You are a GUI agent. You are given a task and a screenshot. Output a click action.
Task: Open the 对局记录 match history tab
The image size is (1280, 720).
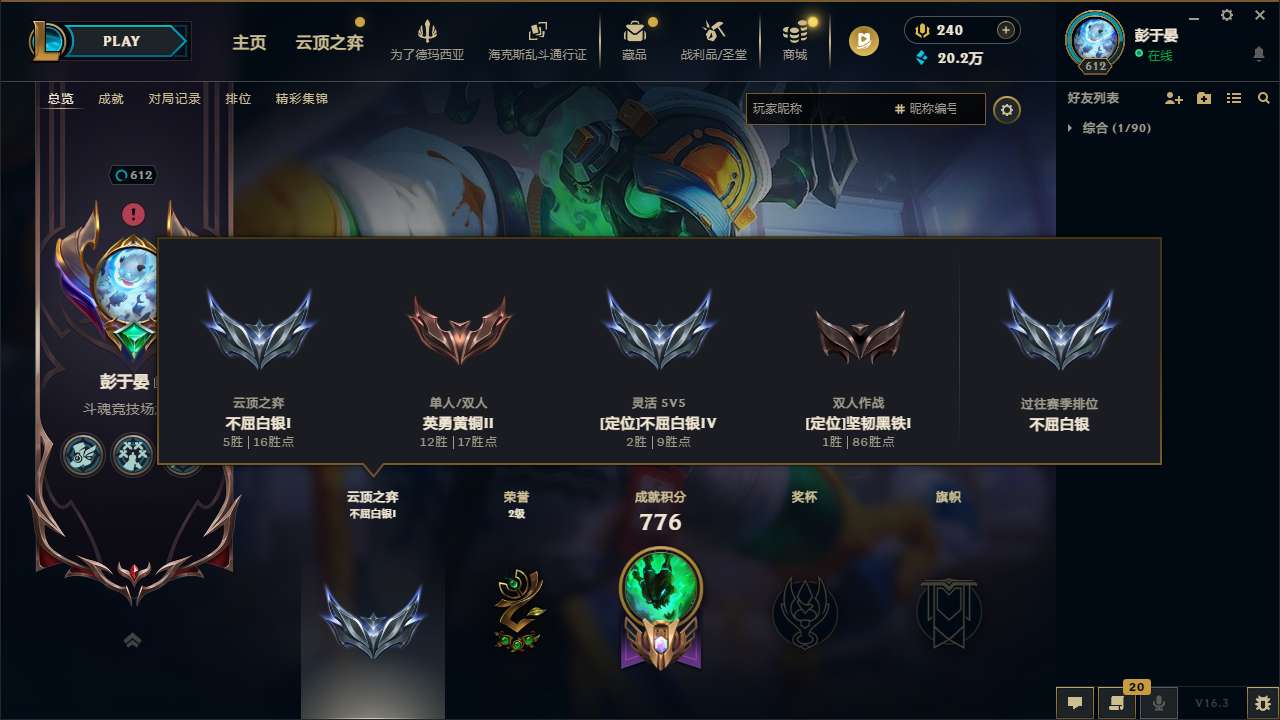click(x=172, y=99)
